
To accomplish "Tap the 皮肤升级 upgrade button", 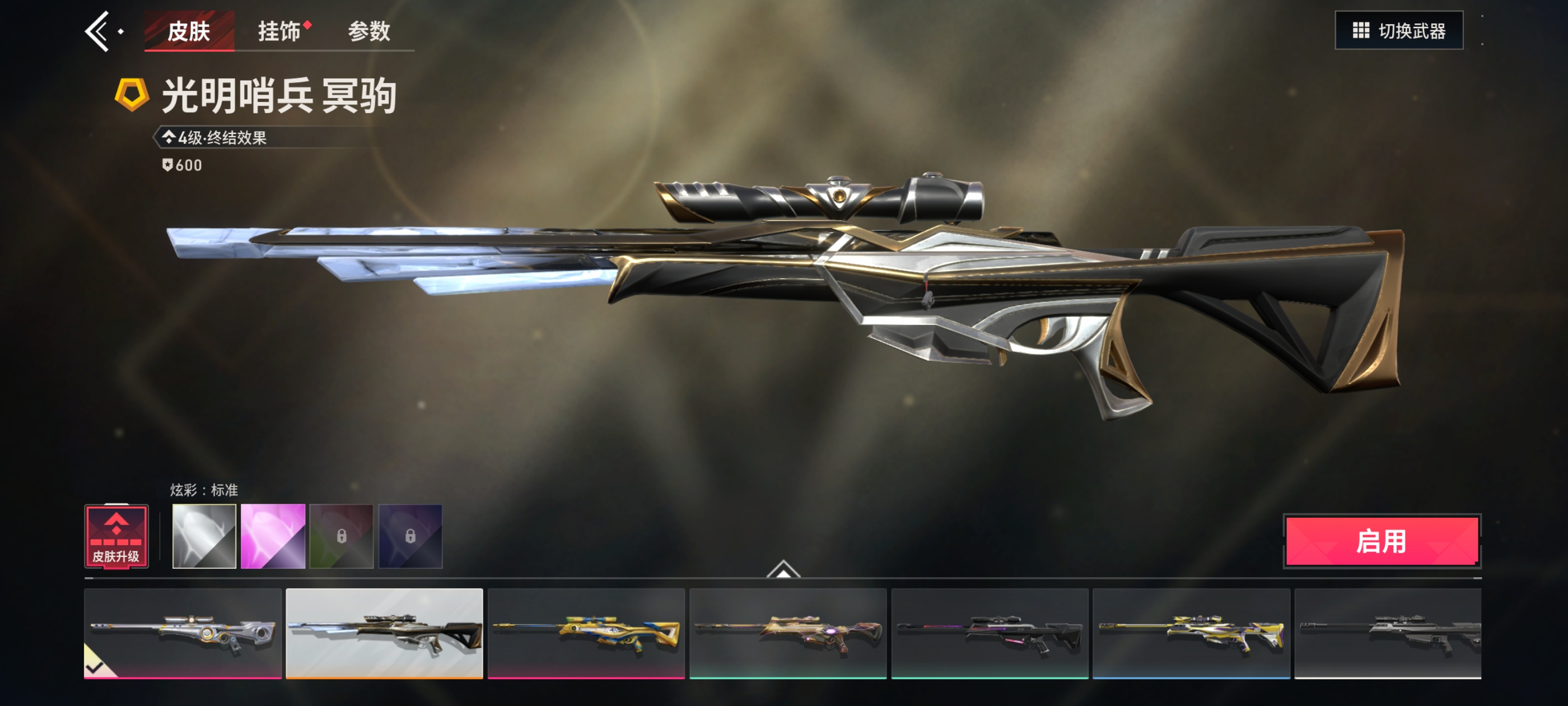I will click(x=116, y=537).
